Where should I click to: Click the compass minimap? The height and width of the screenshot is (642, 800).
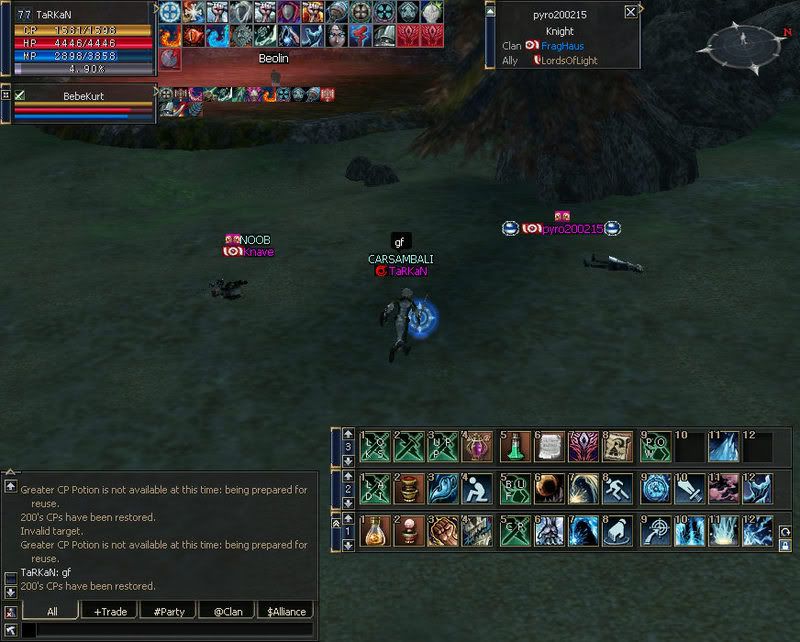click(744, 43)
